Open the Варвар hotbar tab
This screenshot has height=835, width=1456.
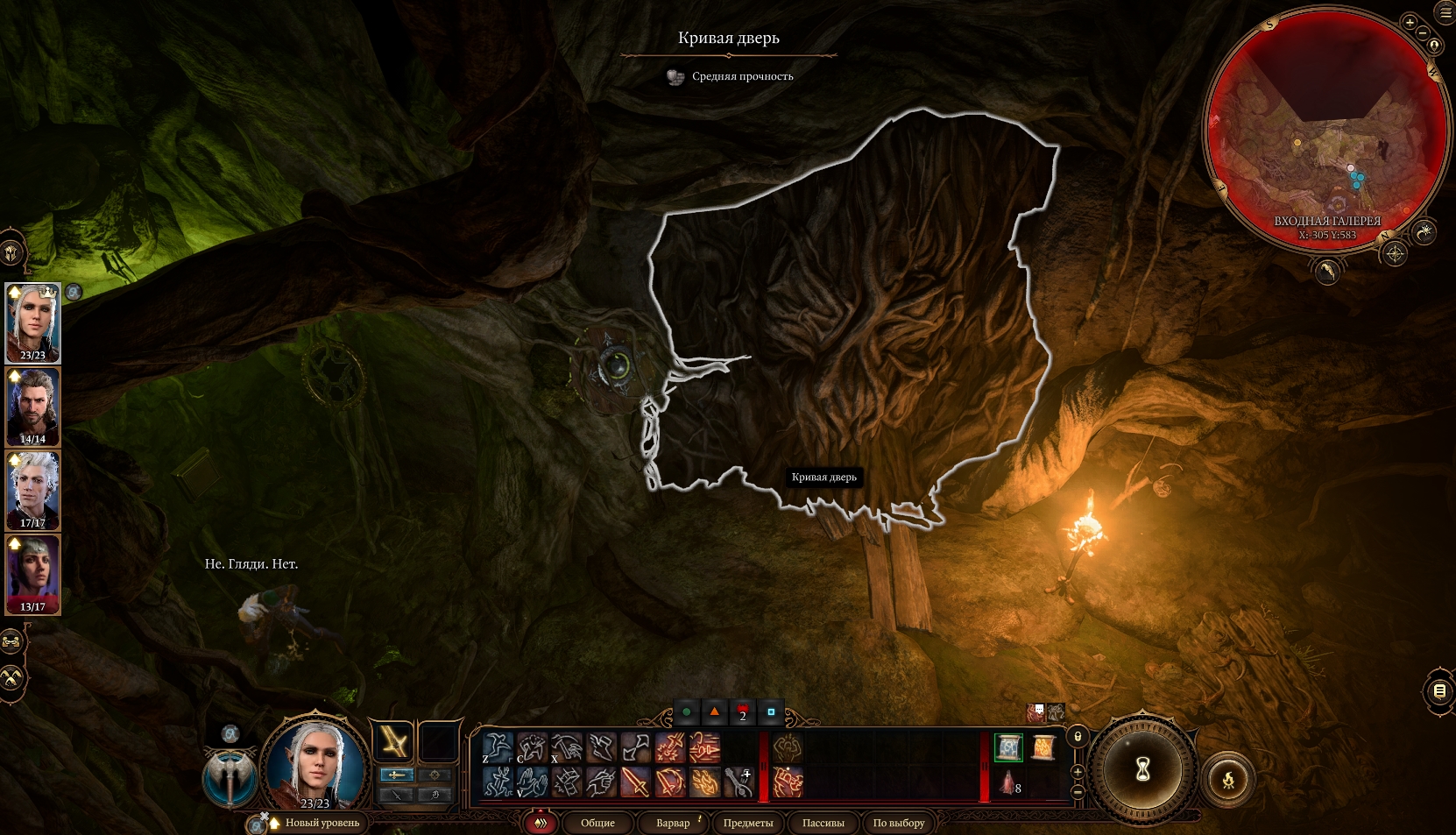pos(673,823)
